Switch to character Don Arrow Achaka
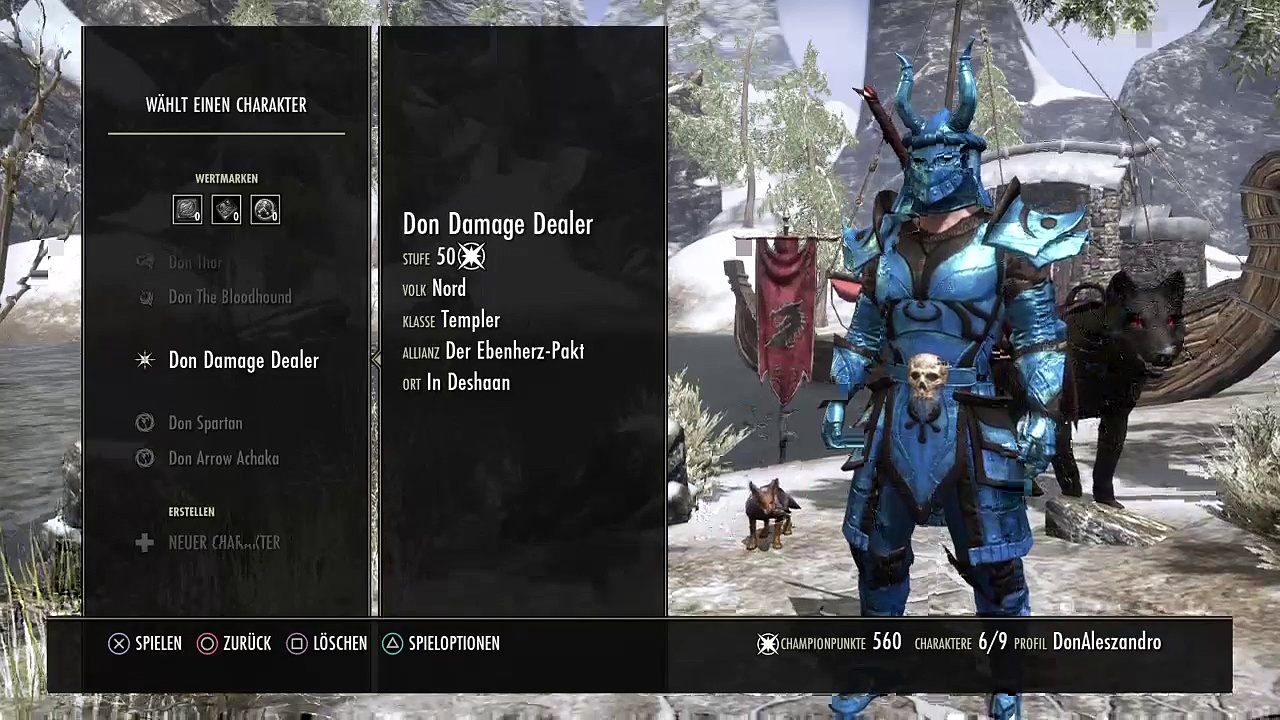The height and width of the screenshot is (720, 1280). (223, 458)
